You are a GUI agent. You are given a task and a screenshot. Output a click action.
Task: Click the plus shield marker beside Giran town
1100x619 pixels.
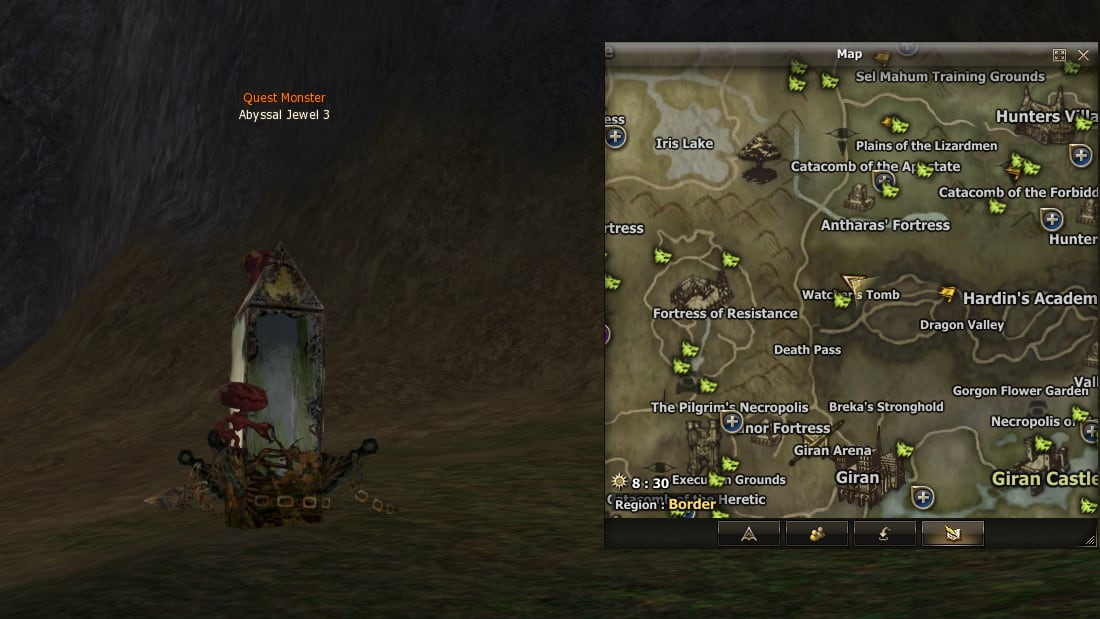pyautogui.click(x=923, y=497)
